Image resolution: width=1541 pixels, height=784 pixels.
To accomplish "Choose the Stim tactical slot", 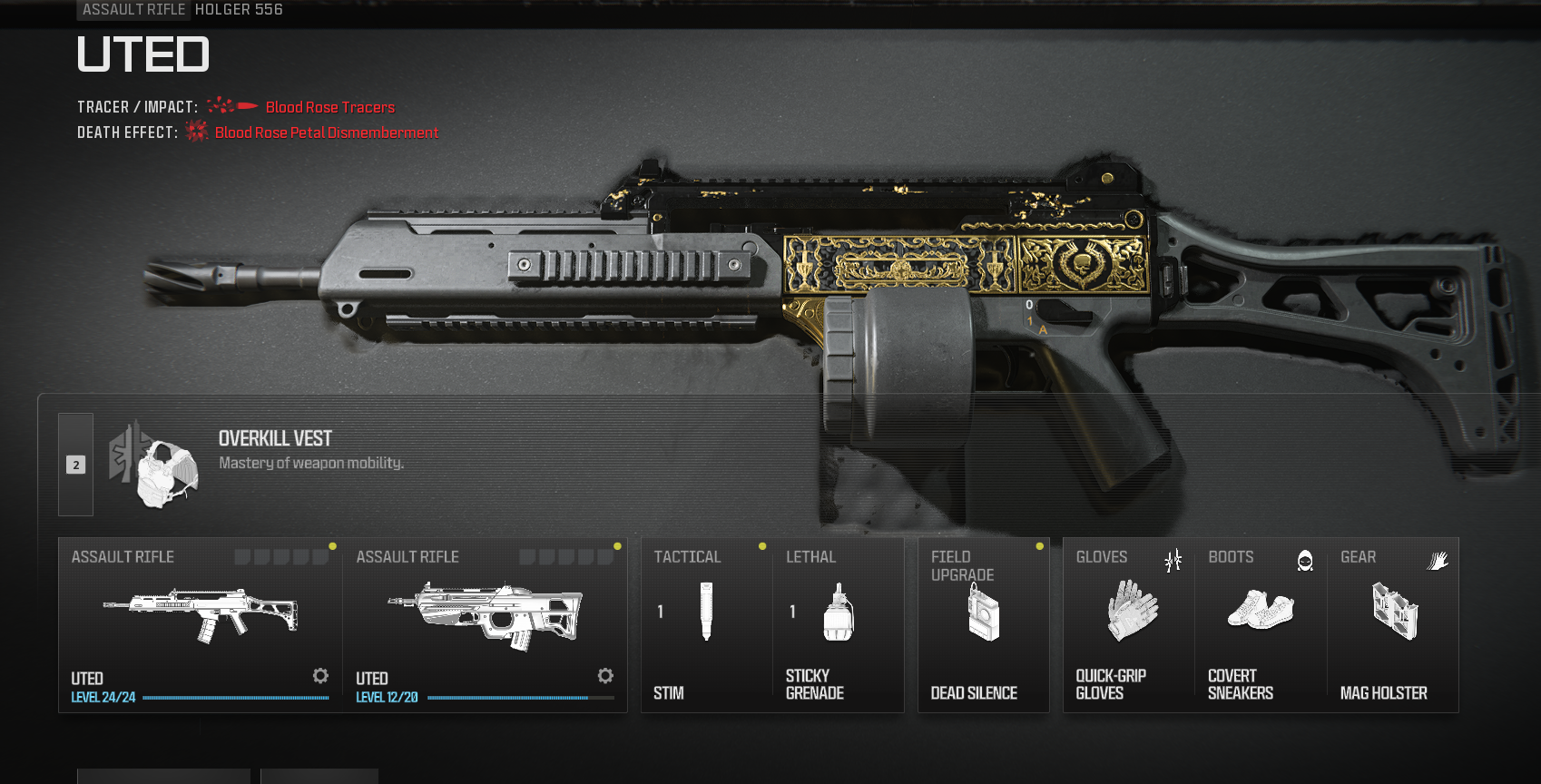I will pos(706,624).
